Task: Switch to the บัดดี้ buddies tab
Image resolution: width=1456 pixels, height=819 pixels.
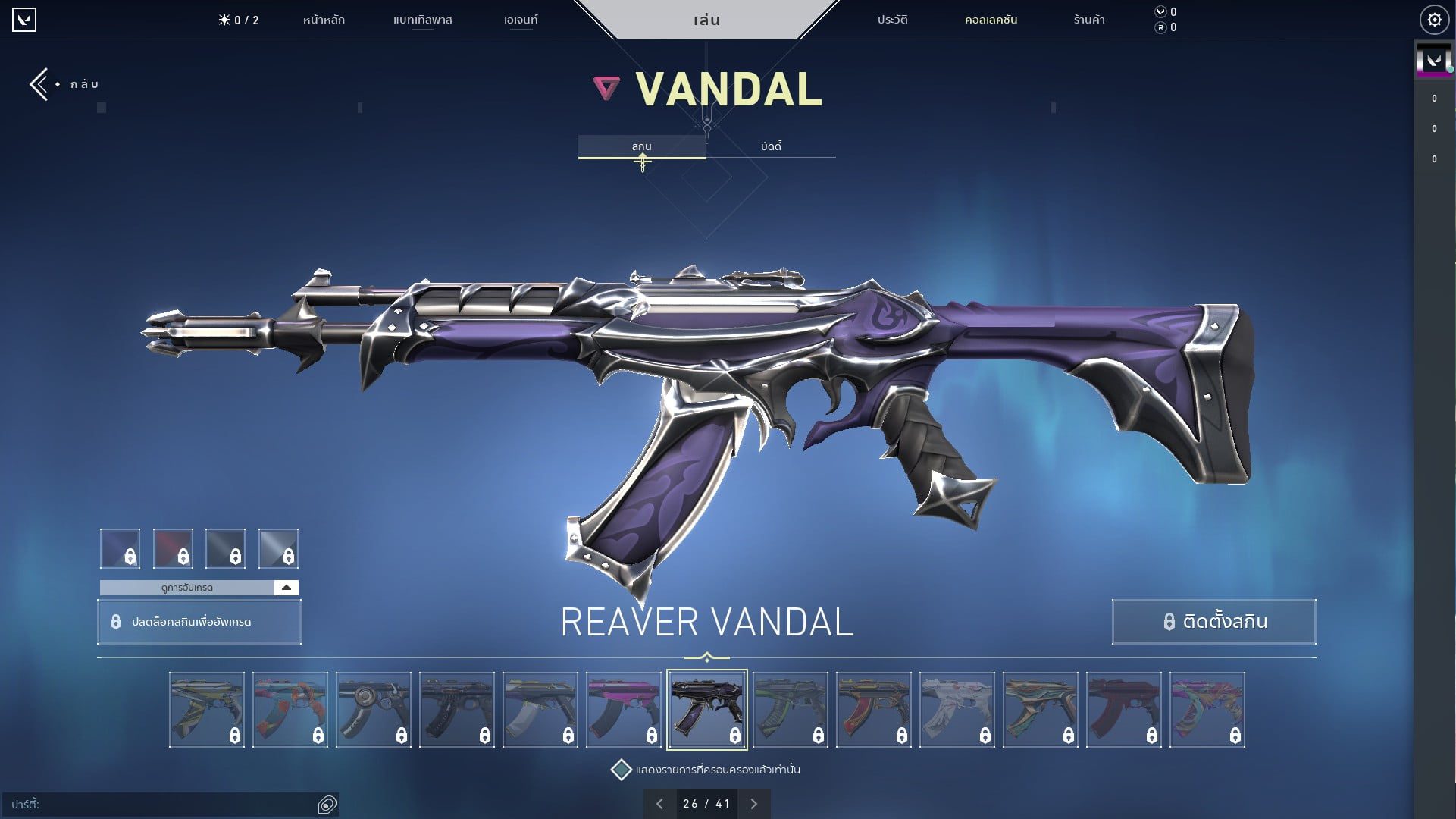Action: click(771, 146)
